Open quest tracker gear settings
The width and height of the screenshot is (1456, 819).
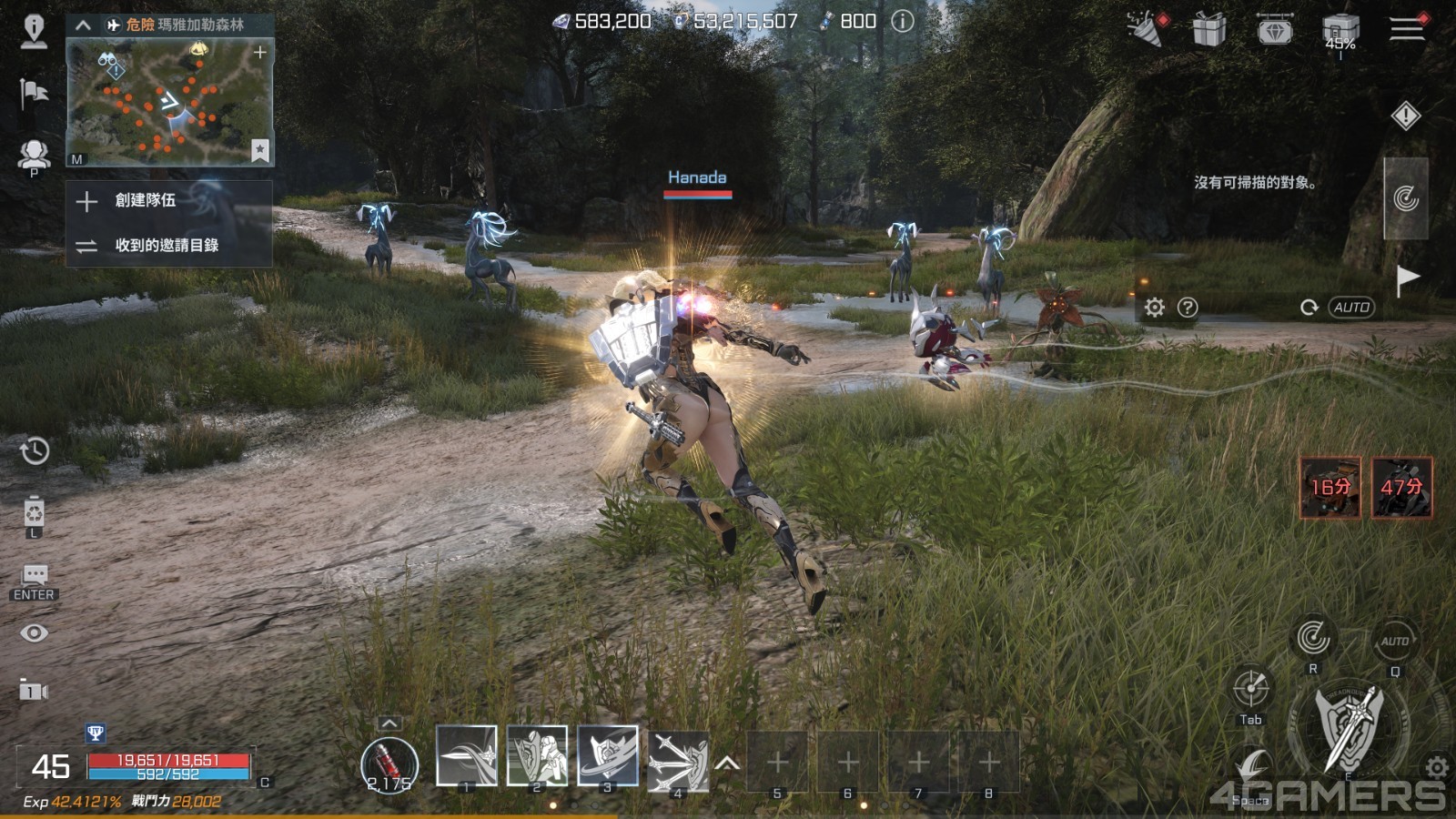click(1155, 308)
